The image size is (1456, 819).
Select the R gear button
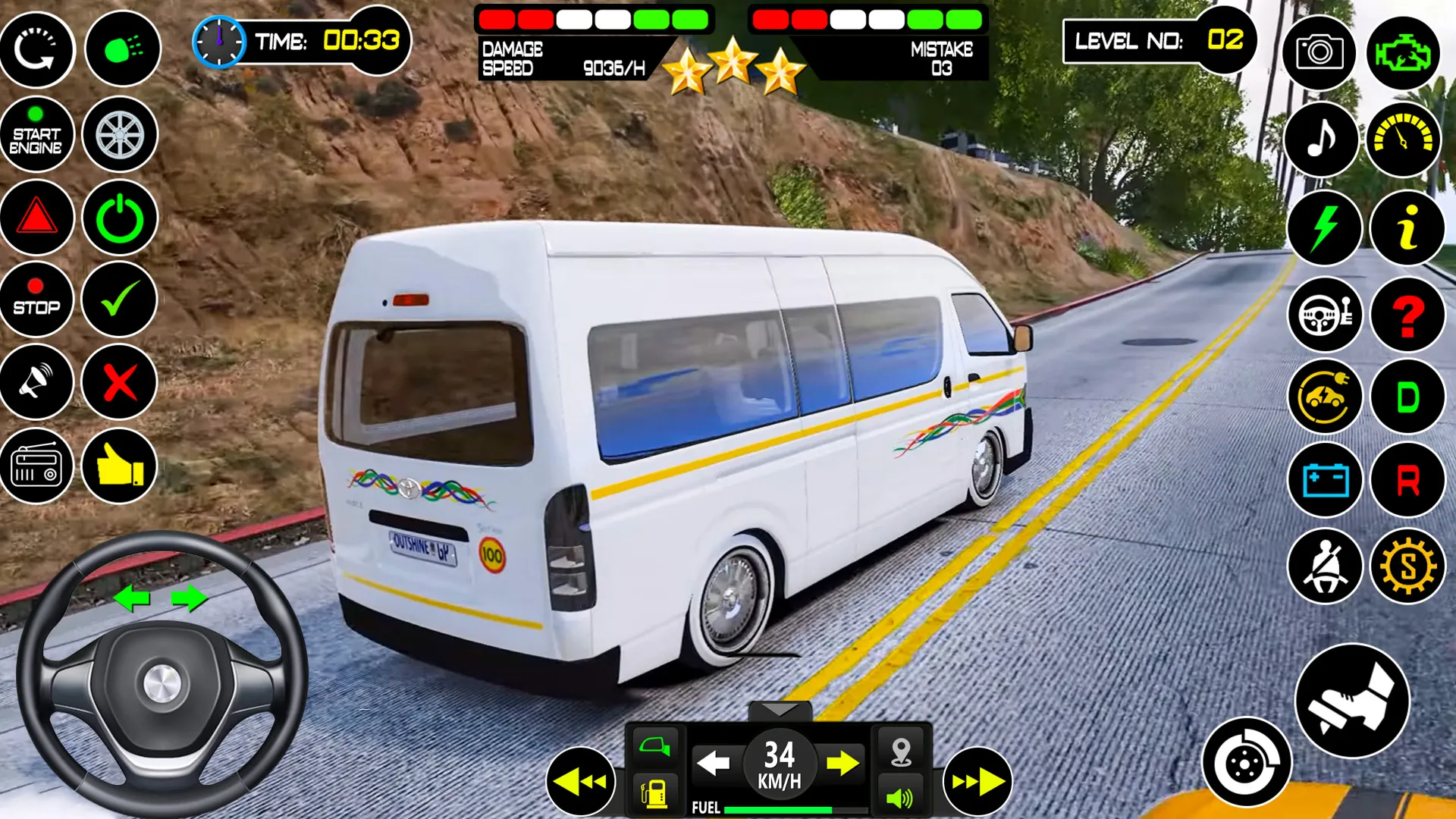(1407, 481)
